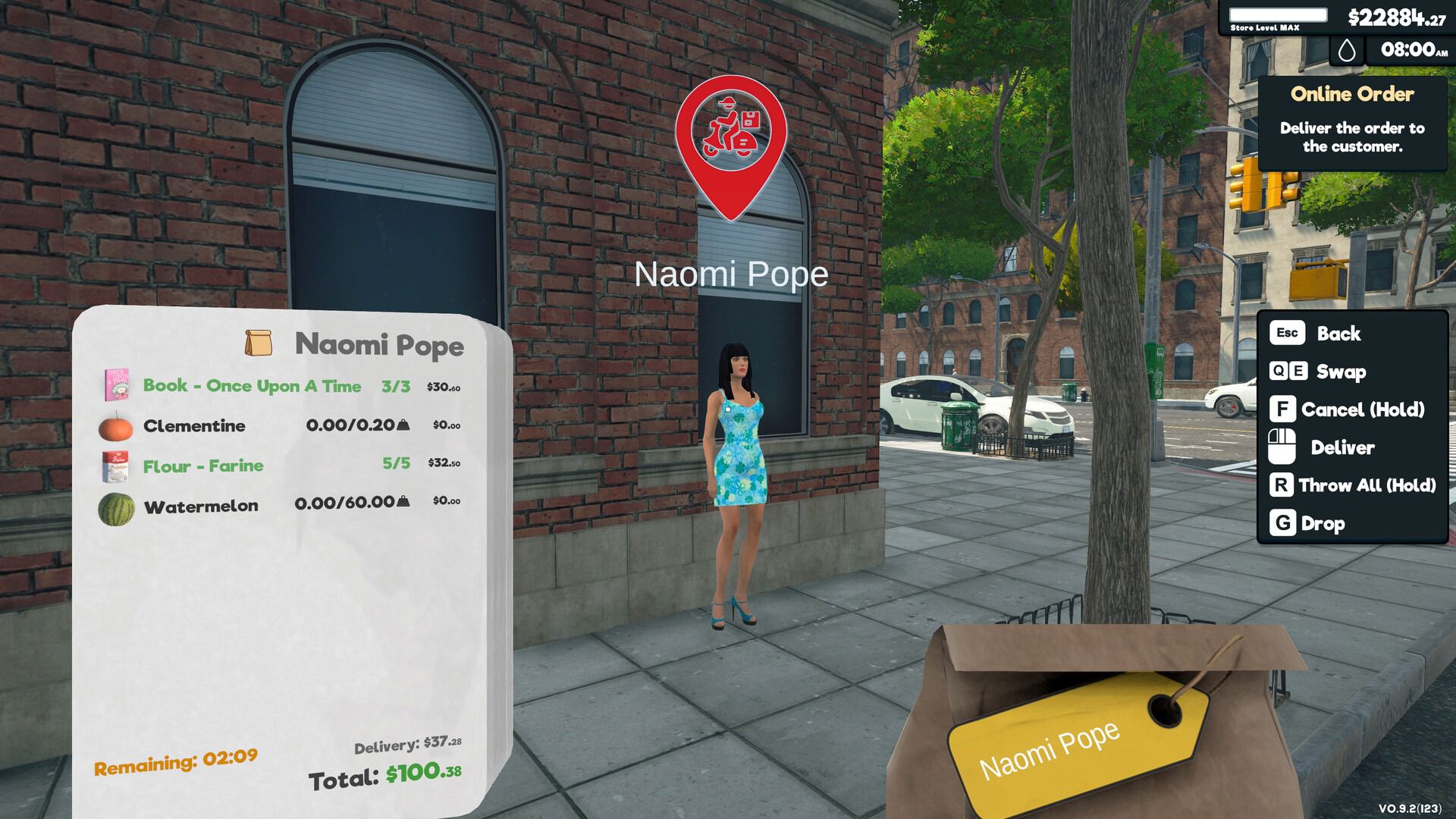Activate Drop via the G key hint
1456x819 pixels.
1283,523
